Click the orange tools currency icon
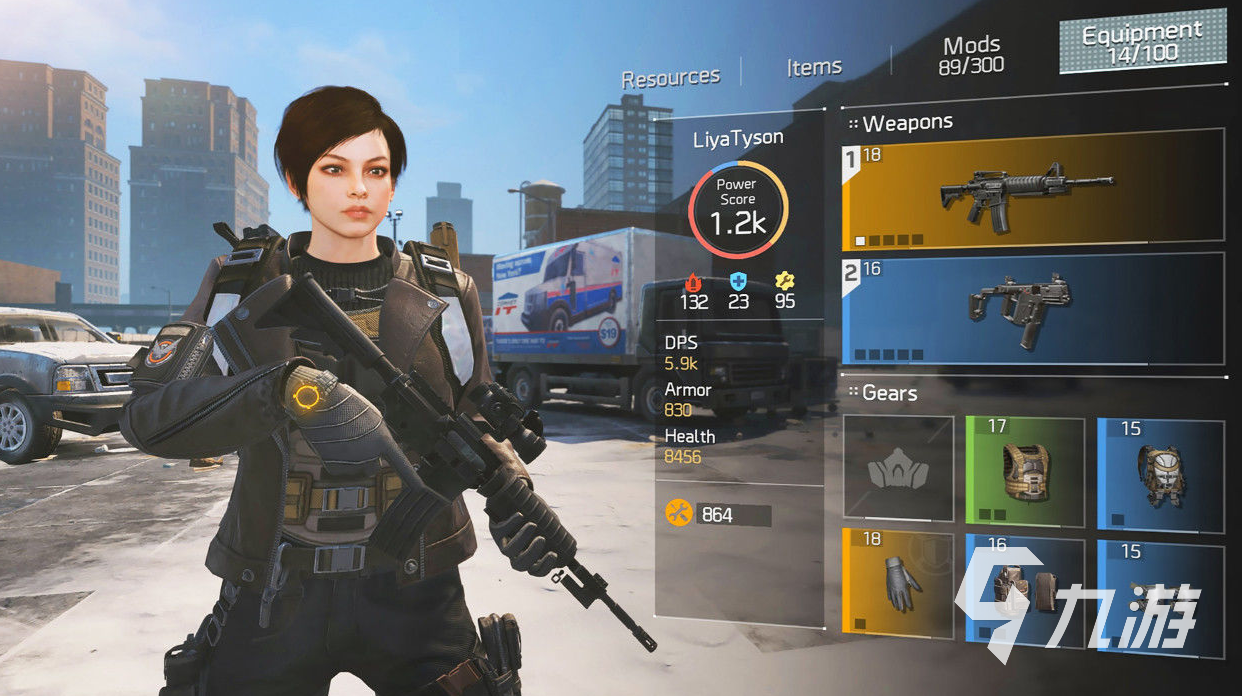The image size is (1242, 696). [x=678, y=514]
